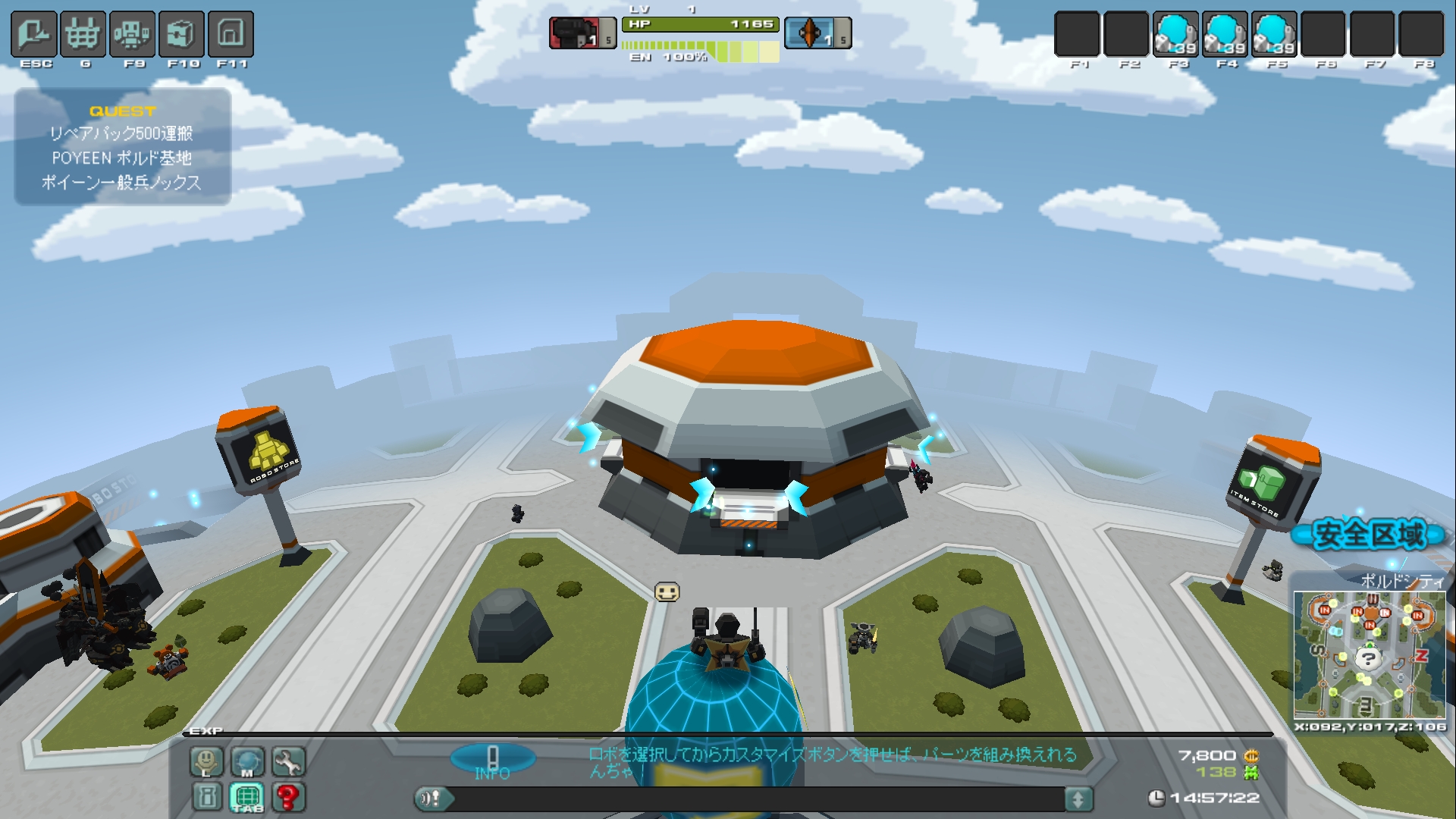Viewport: 1456px width, 819px height.
Task: Open the wrench settings icon
Action: click(x=288, y=761)
